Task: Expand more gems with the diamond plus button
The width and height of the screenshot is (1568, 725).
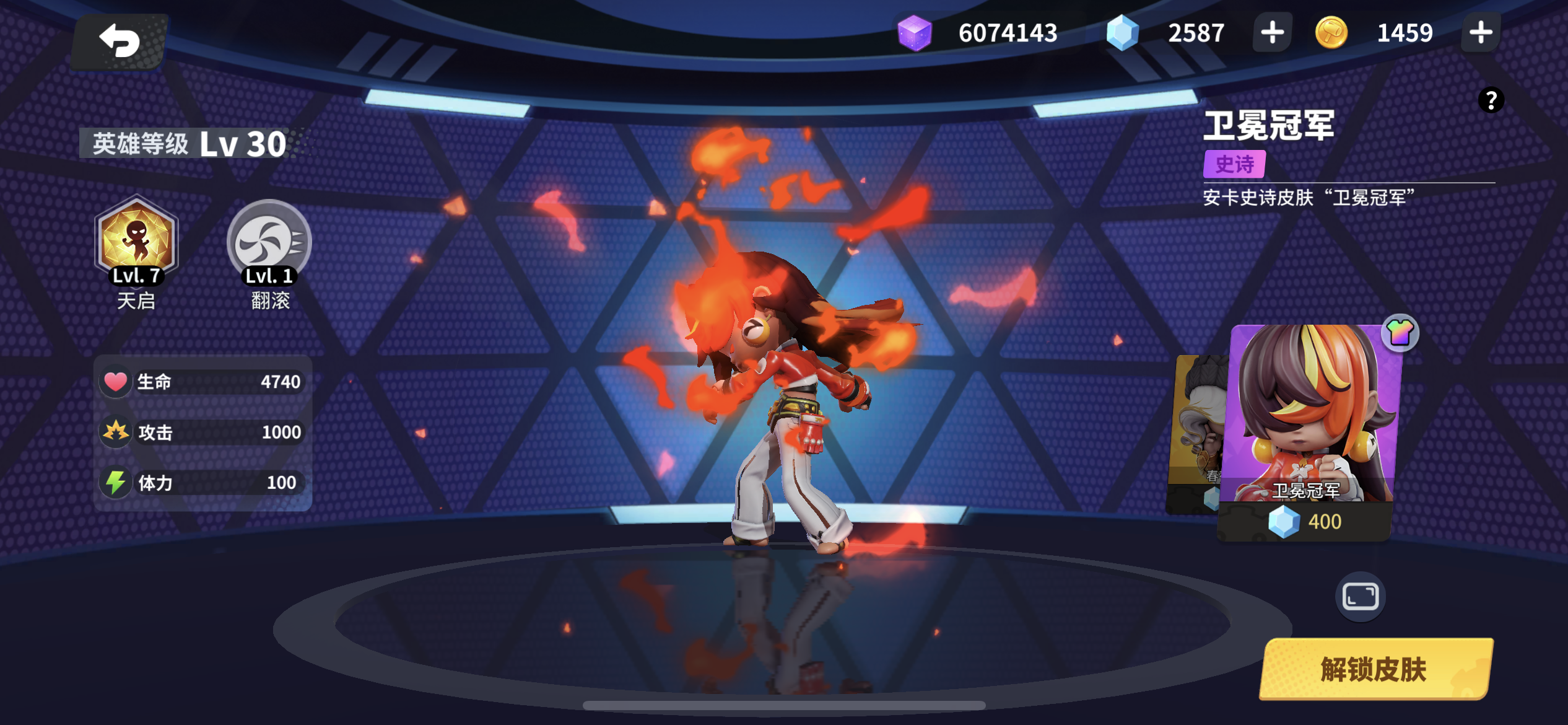Action: pyautogui.click(x=1272, y=33)
